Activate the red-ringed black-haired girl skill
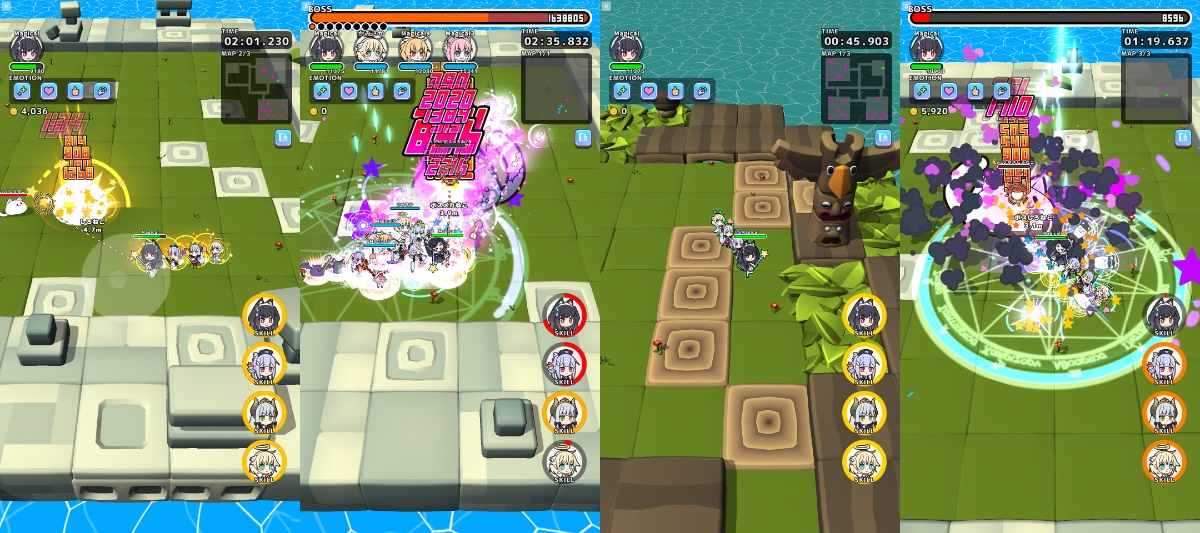 564,315
